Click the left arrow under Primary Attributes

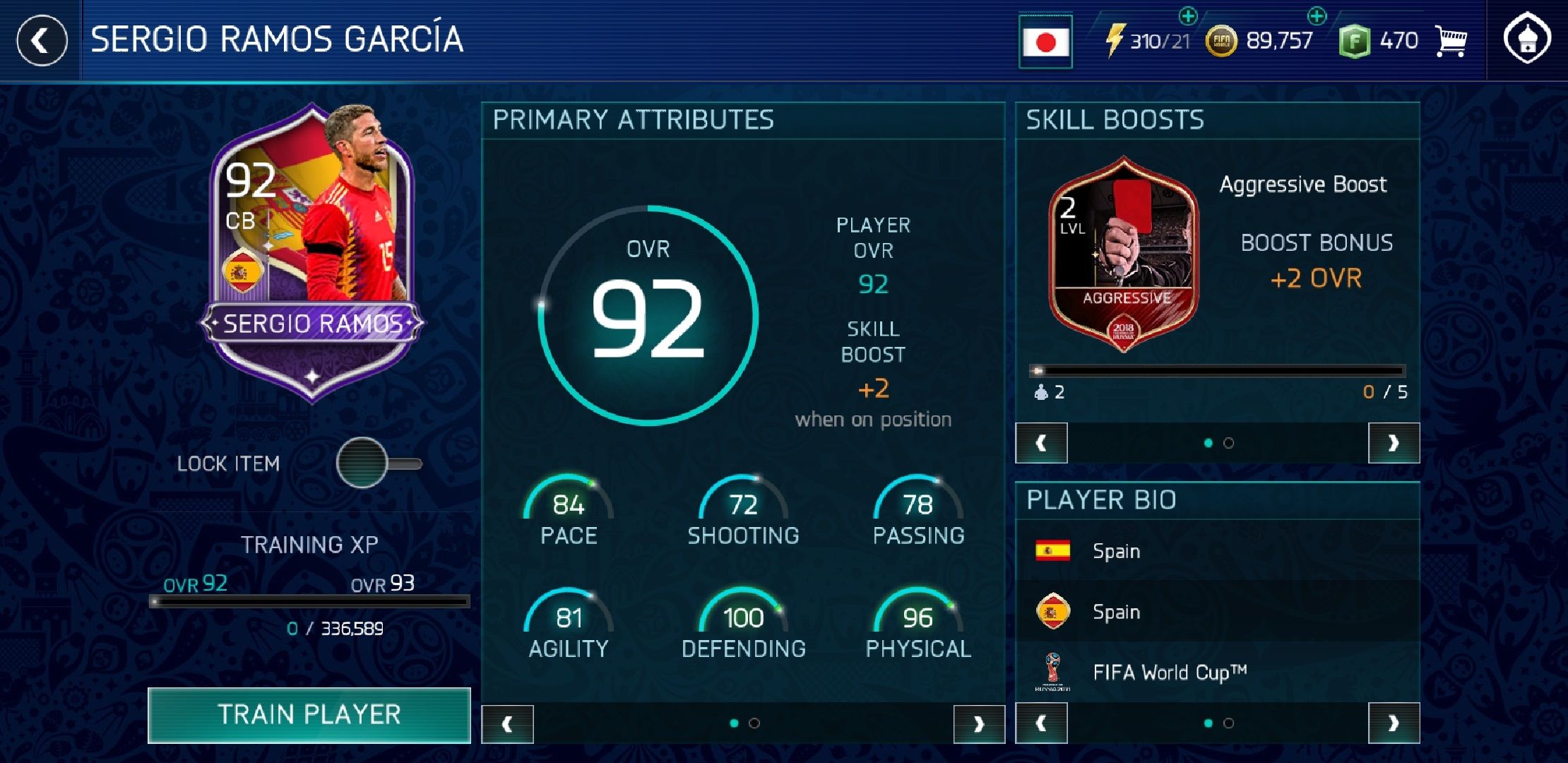509,723
